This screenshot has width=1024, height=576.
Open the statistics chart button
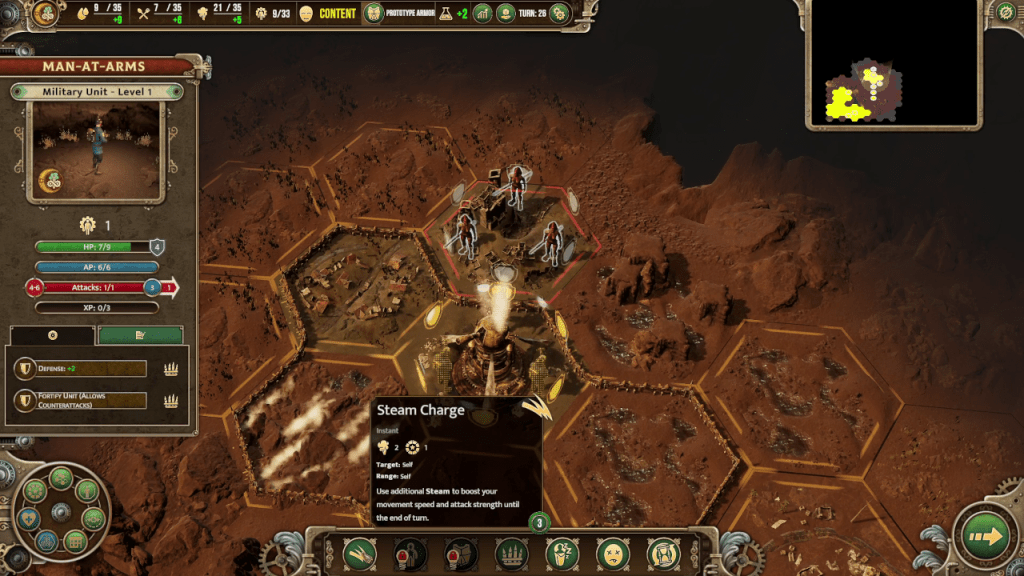483,13
